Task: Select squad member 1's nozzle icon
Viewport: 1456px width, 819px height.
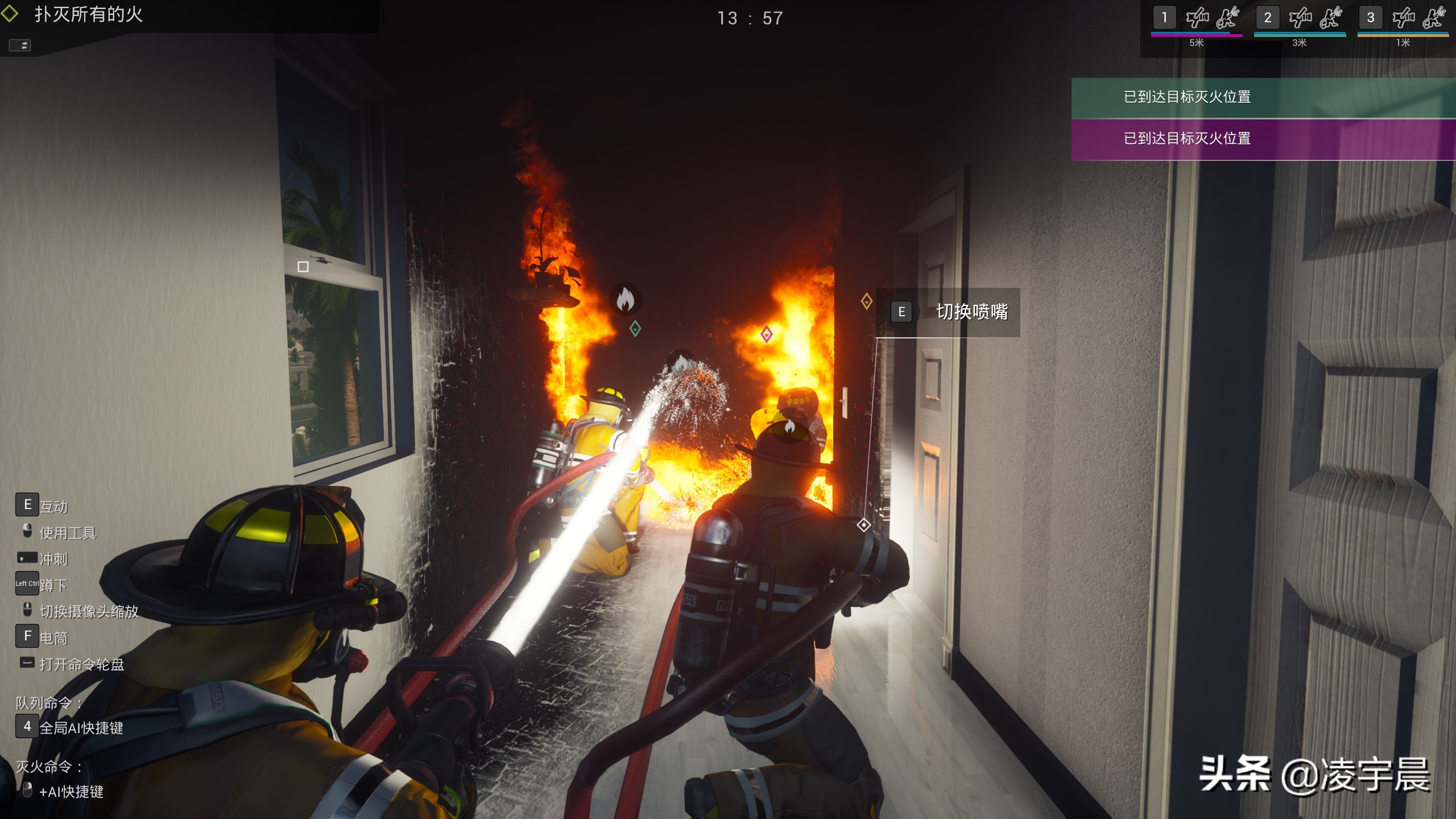Action: pos(1197,18)
